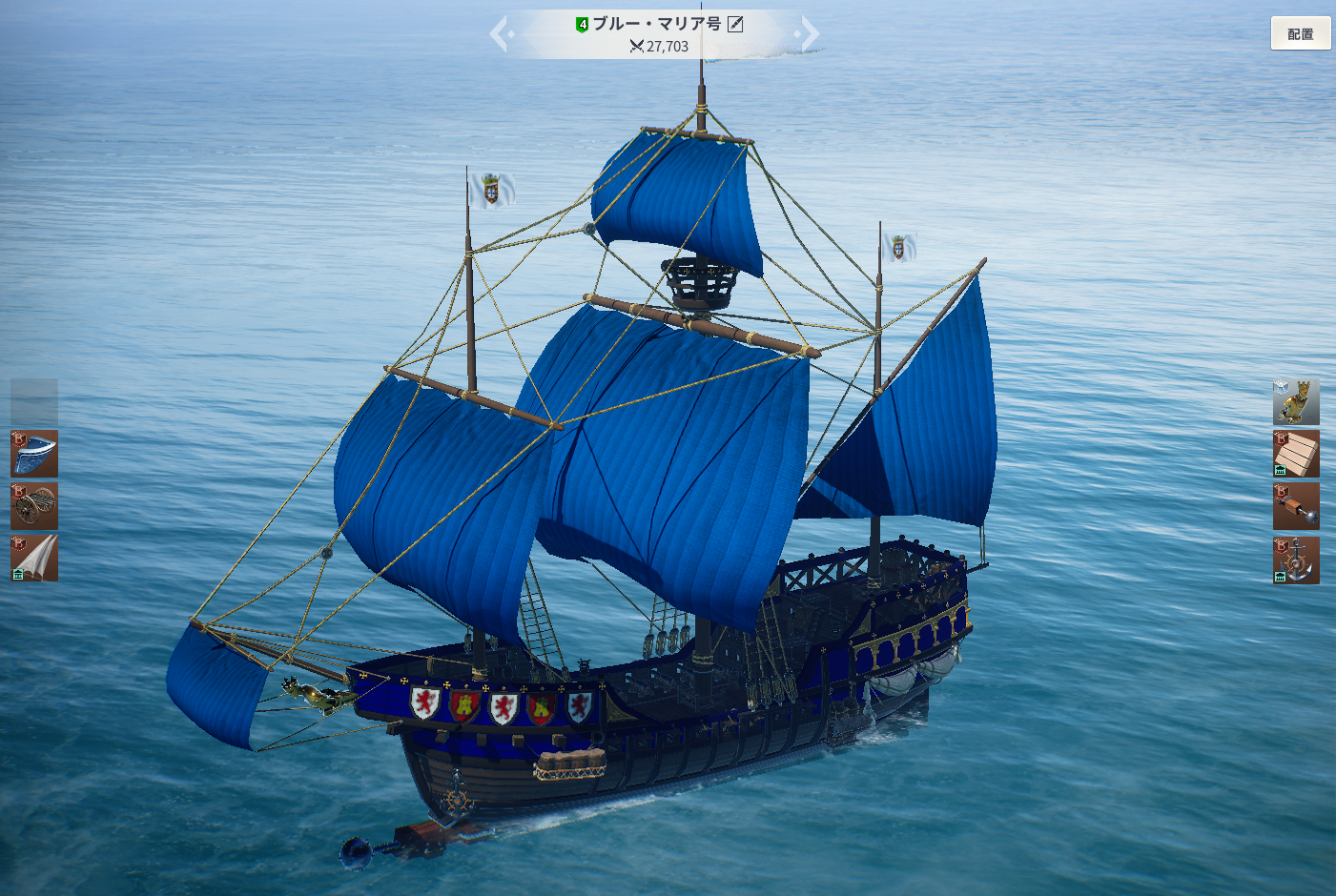Choose the anchor equipment slot
This screenshot has height=896, width=1336.
coord(1296,560)
